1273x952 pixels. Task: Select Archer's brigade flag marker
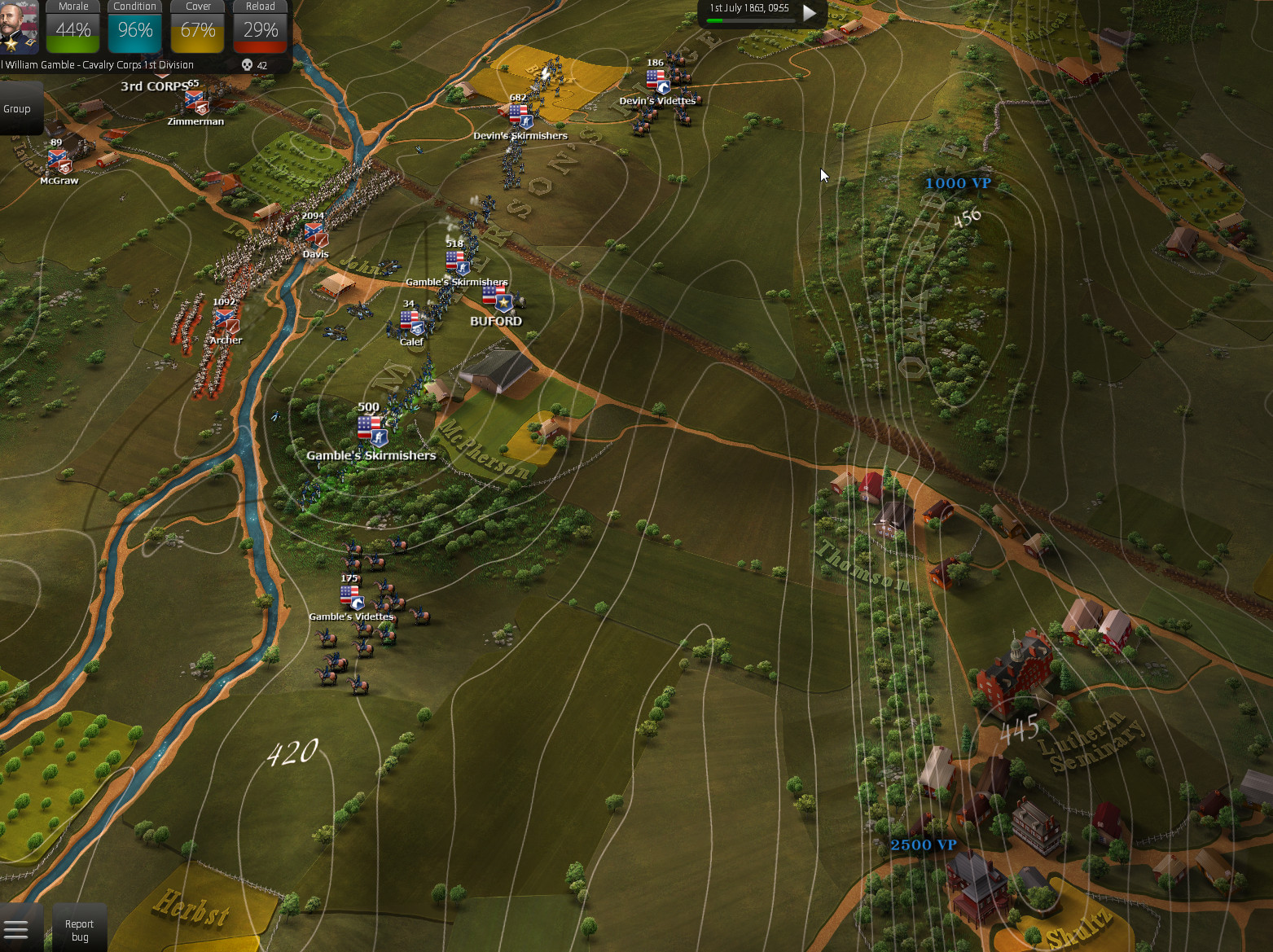(x=226, y=321)
